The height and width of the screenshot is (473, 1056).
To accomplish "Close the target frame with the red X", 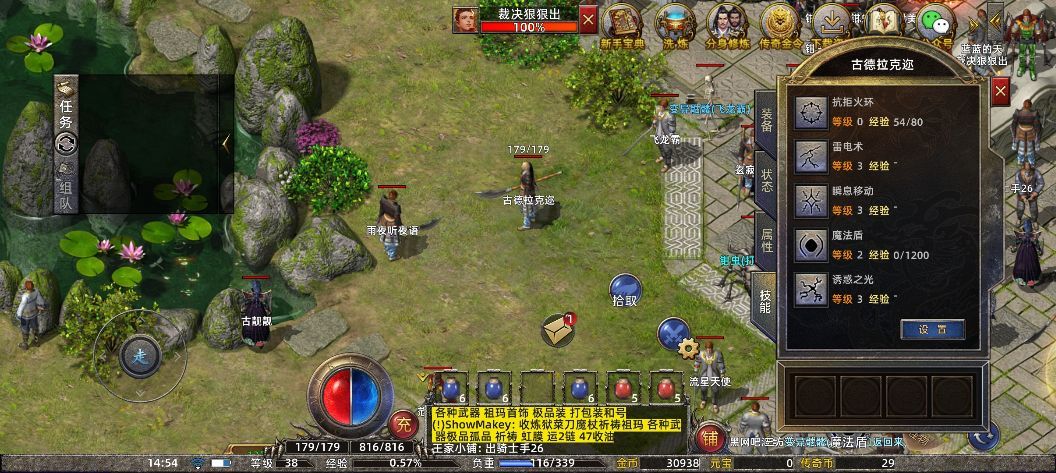I will (588, 19).
